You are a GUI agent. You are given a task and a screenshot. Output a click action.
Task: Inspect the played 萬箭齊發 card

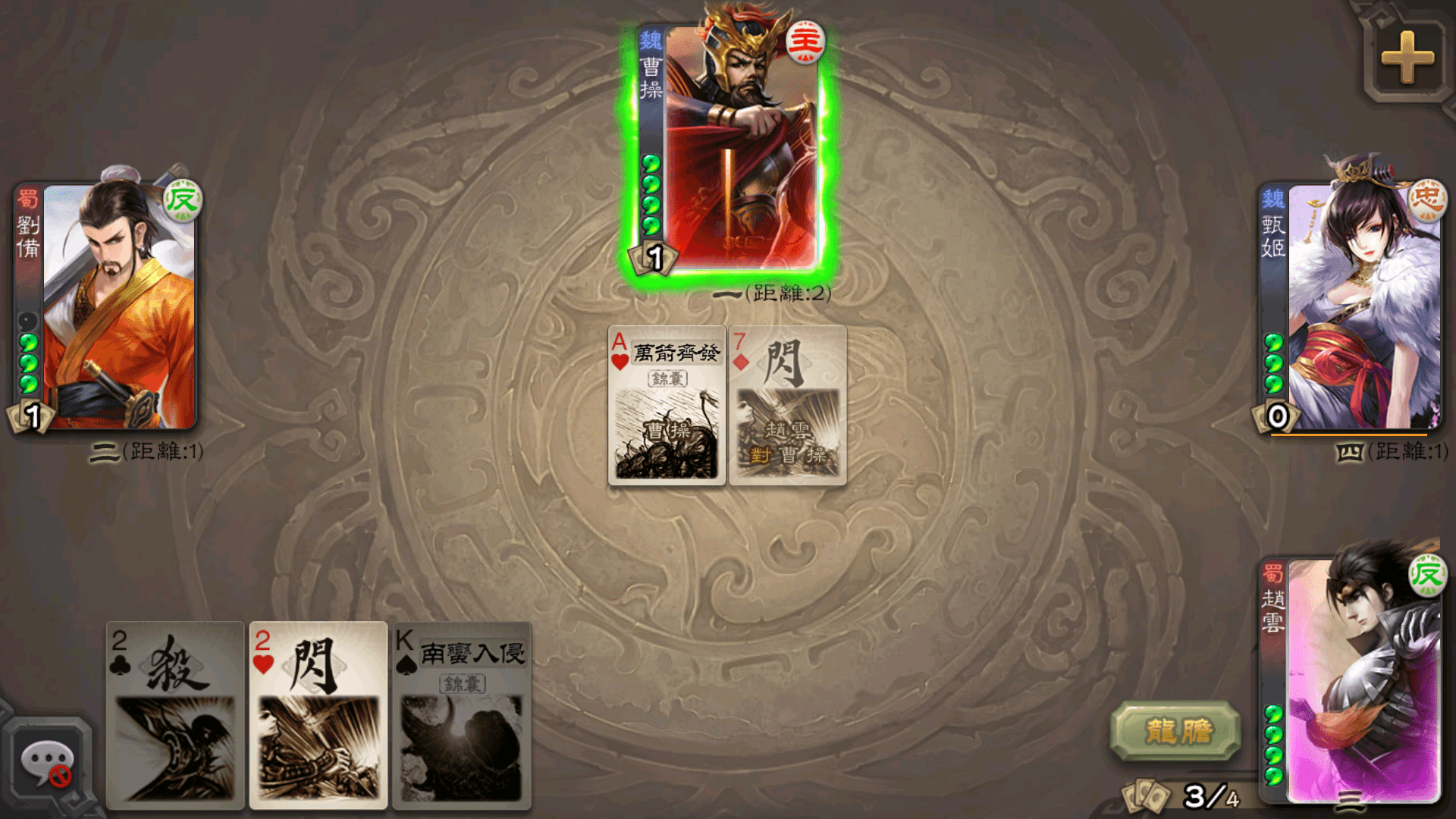667,406
